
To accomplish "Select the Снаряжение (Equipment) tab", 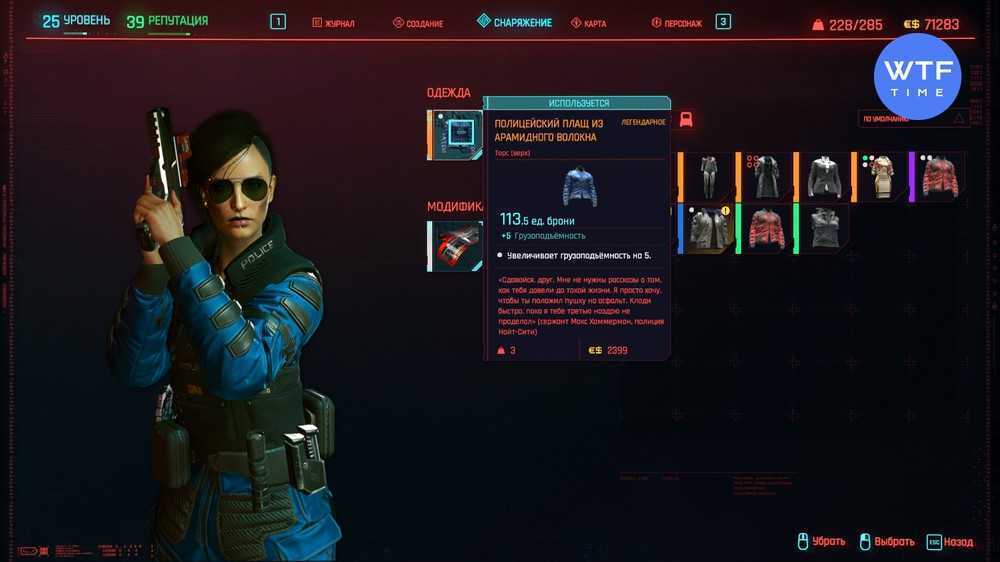I will click(x=514, y=22).
